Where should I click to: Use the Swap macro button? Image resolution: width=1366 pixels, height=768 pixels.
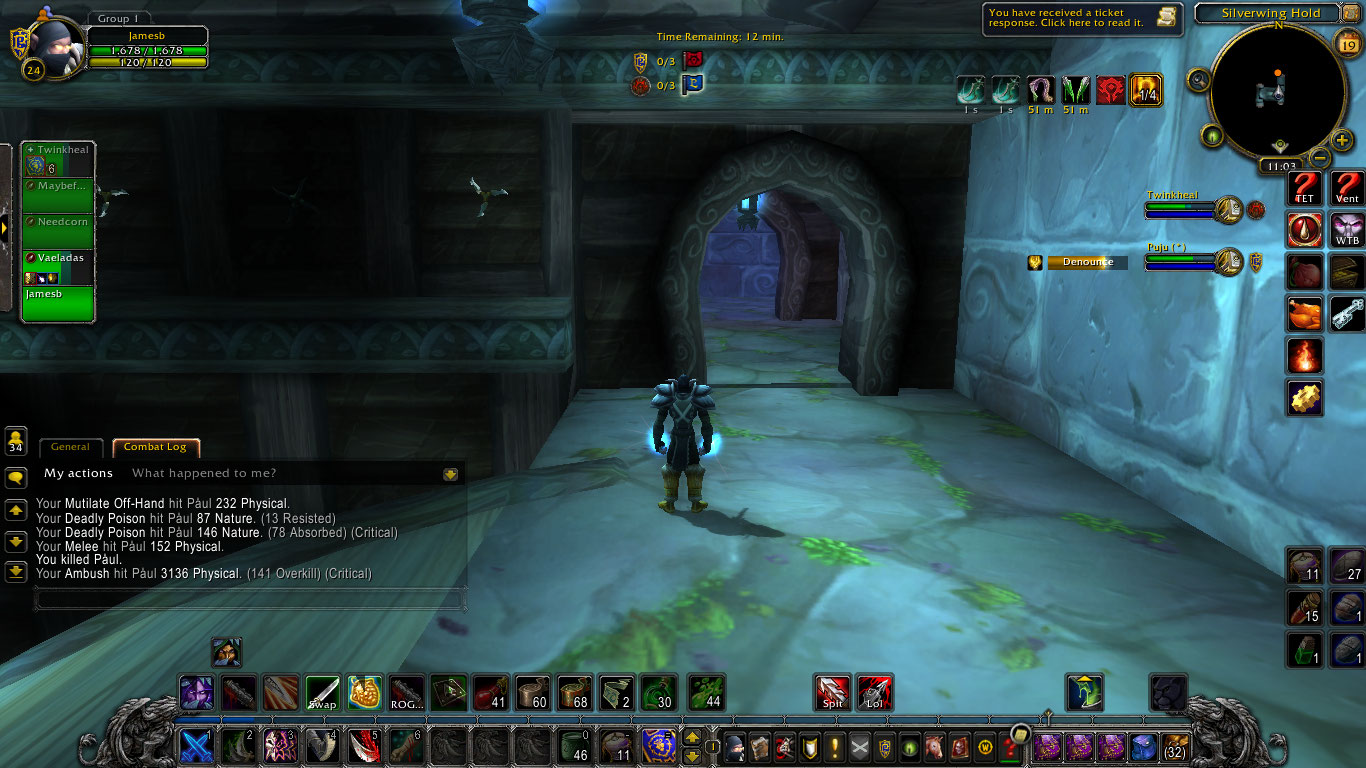coord(322,692)
